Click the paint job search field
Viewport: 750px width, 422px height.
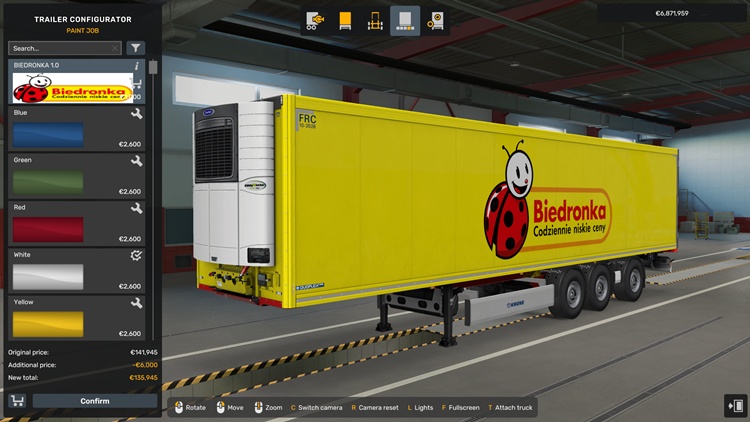58,48
